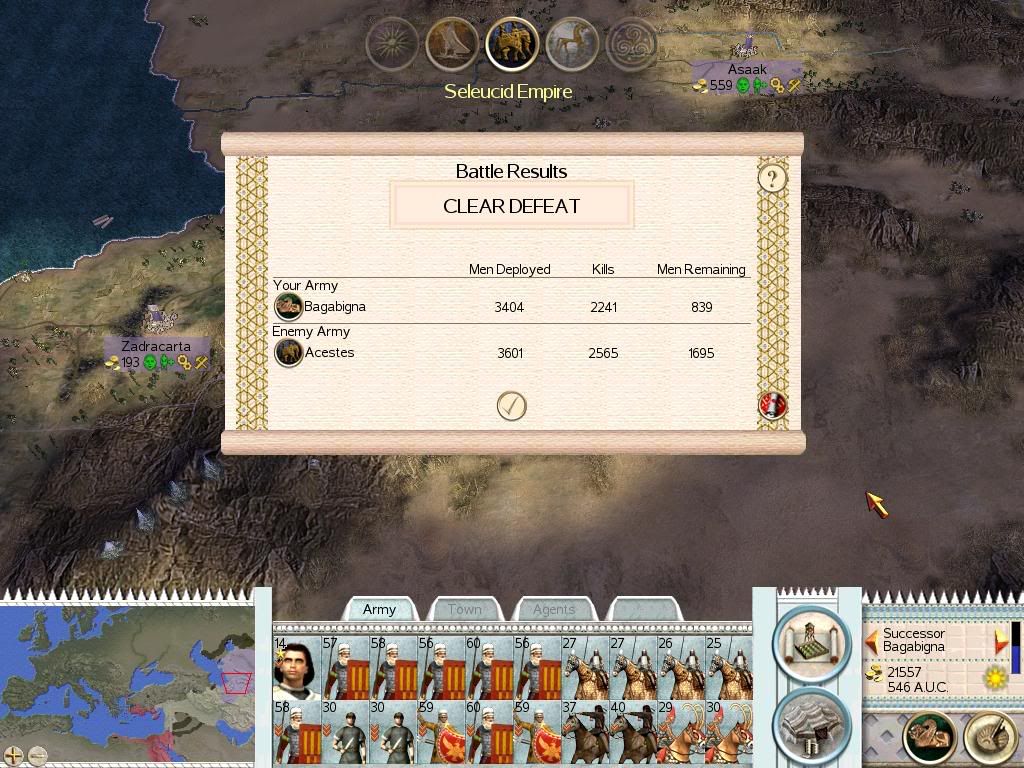Switch to the Army tab
1024x768 pixels.
[x=380, y=609]
